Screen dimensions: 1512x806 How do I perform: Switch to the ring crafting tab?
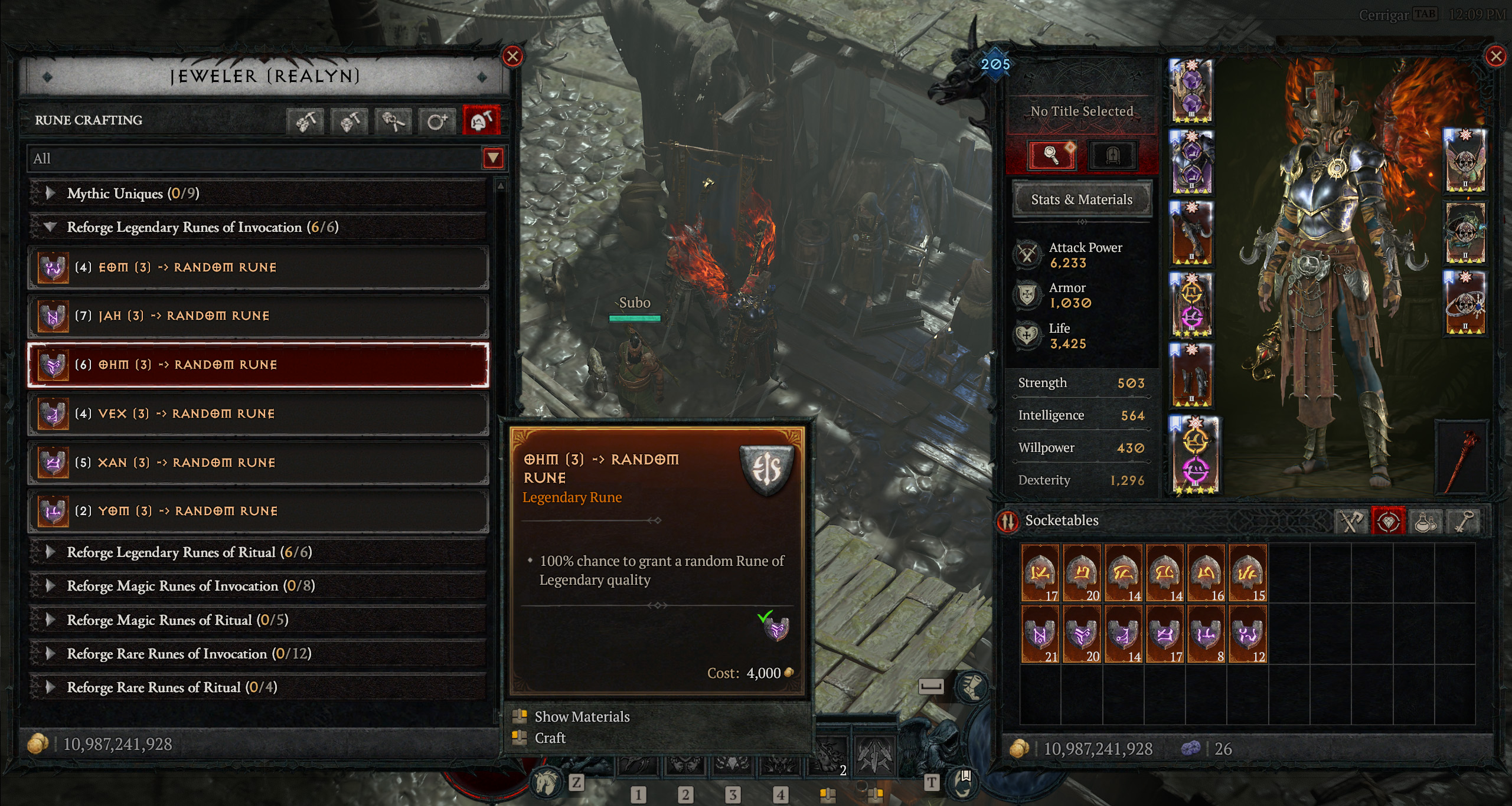(x=437, y=121)
